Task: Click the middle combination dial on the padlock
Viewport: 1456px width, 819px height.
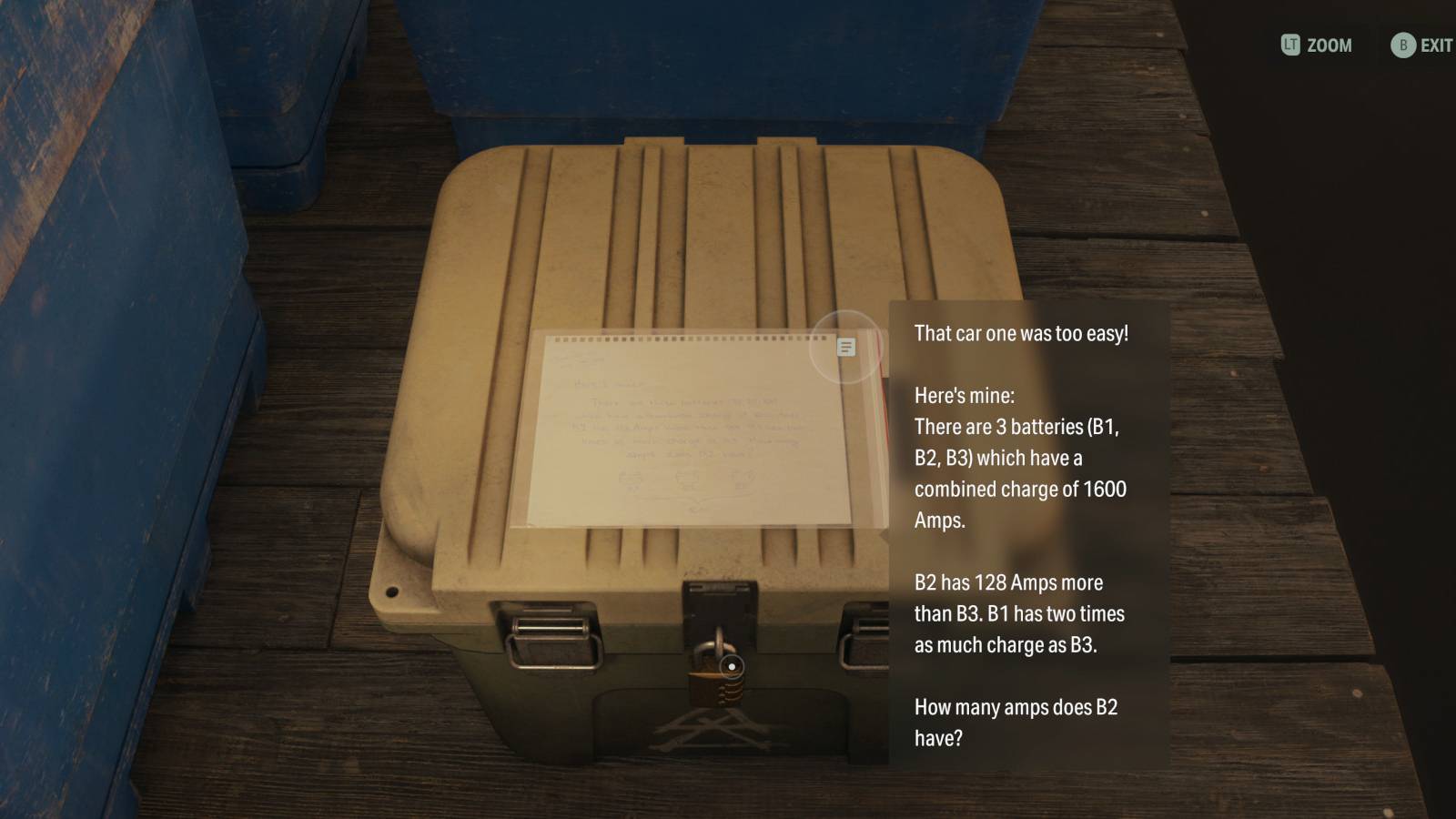Action: click(730, 695)
